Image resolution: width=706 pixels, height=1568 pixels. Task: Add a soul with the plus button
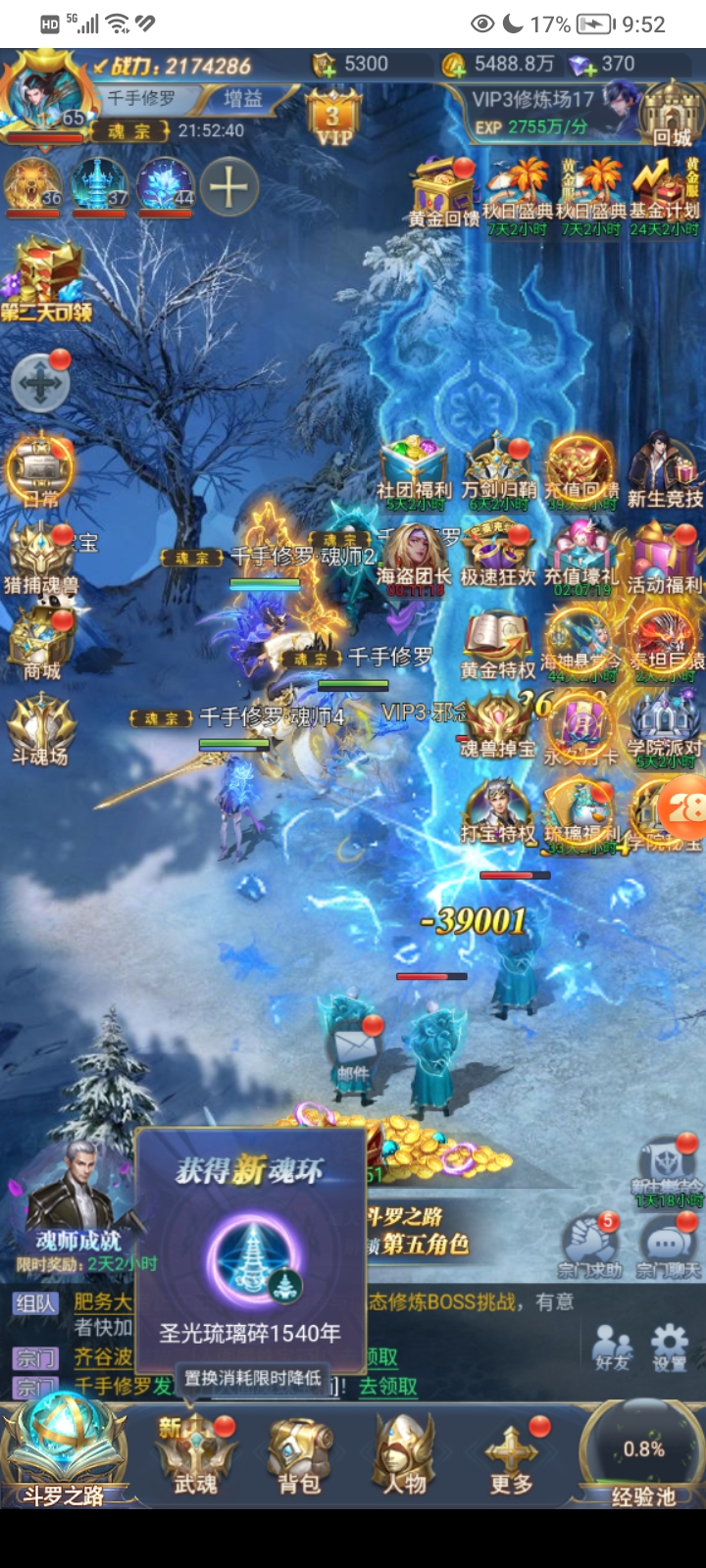tap(228, 186)
